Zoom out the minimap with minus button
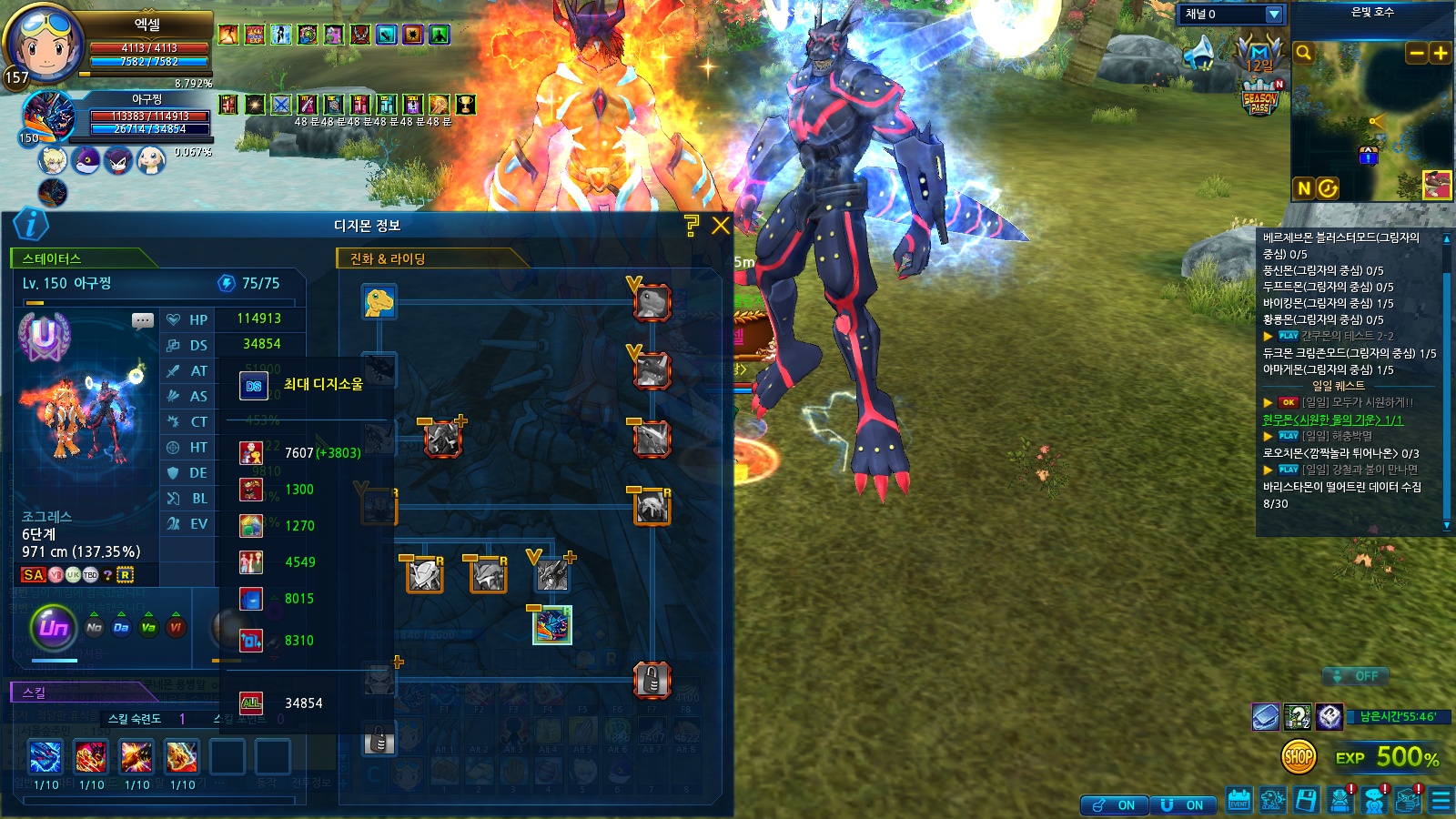 (x=1417, y=54)
